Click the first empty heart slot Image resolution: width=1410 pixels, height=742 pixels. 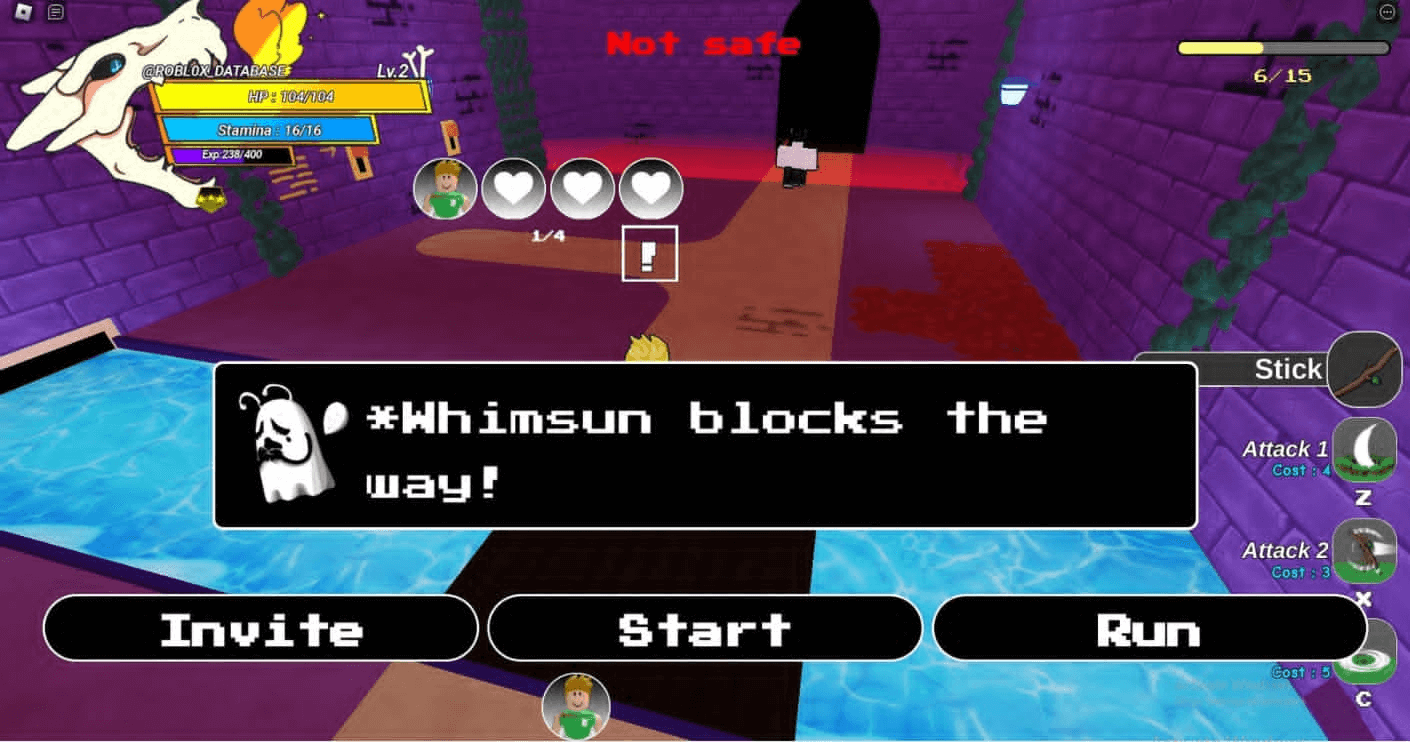coord(513,188)
